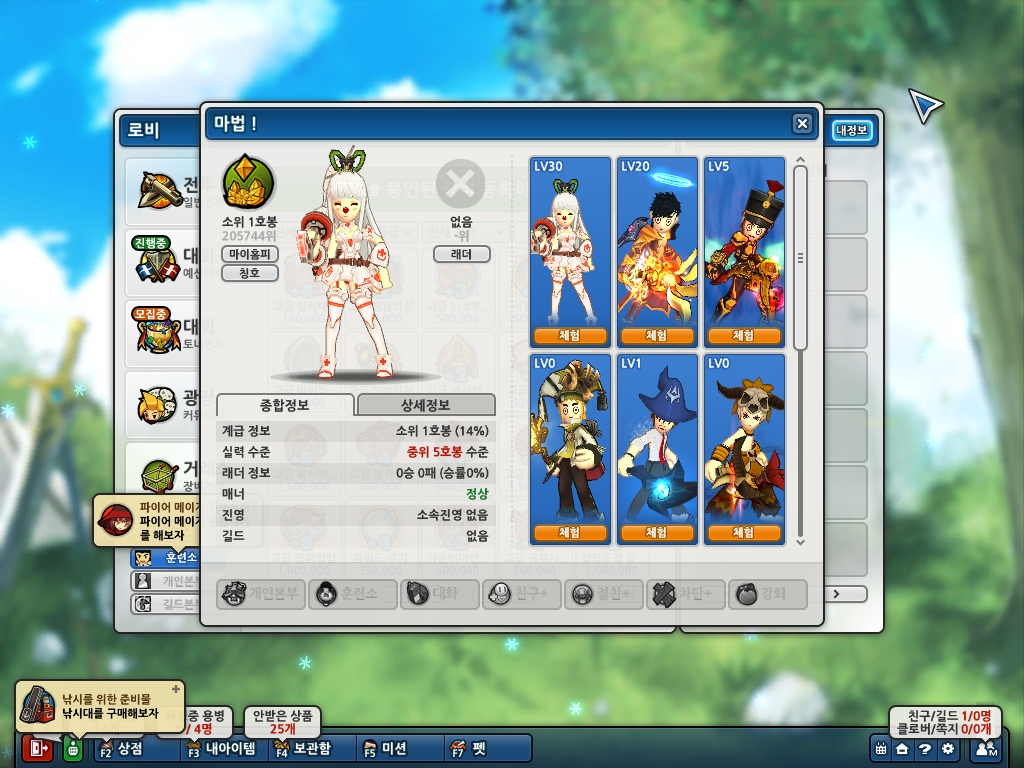Open 마이홈피 from the profile
This screenshot has height=768, width=1024.
click(x=250, y=254)
